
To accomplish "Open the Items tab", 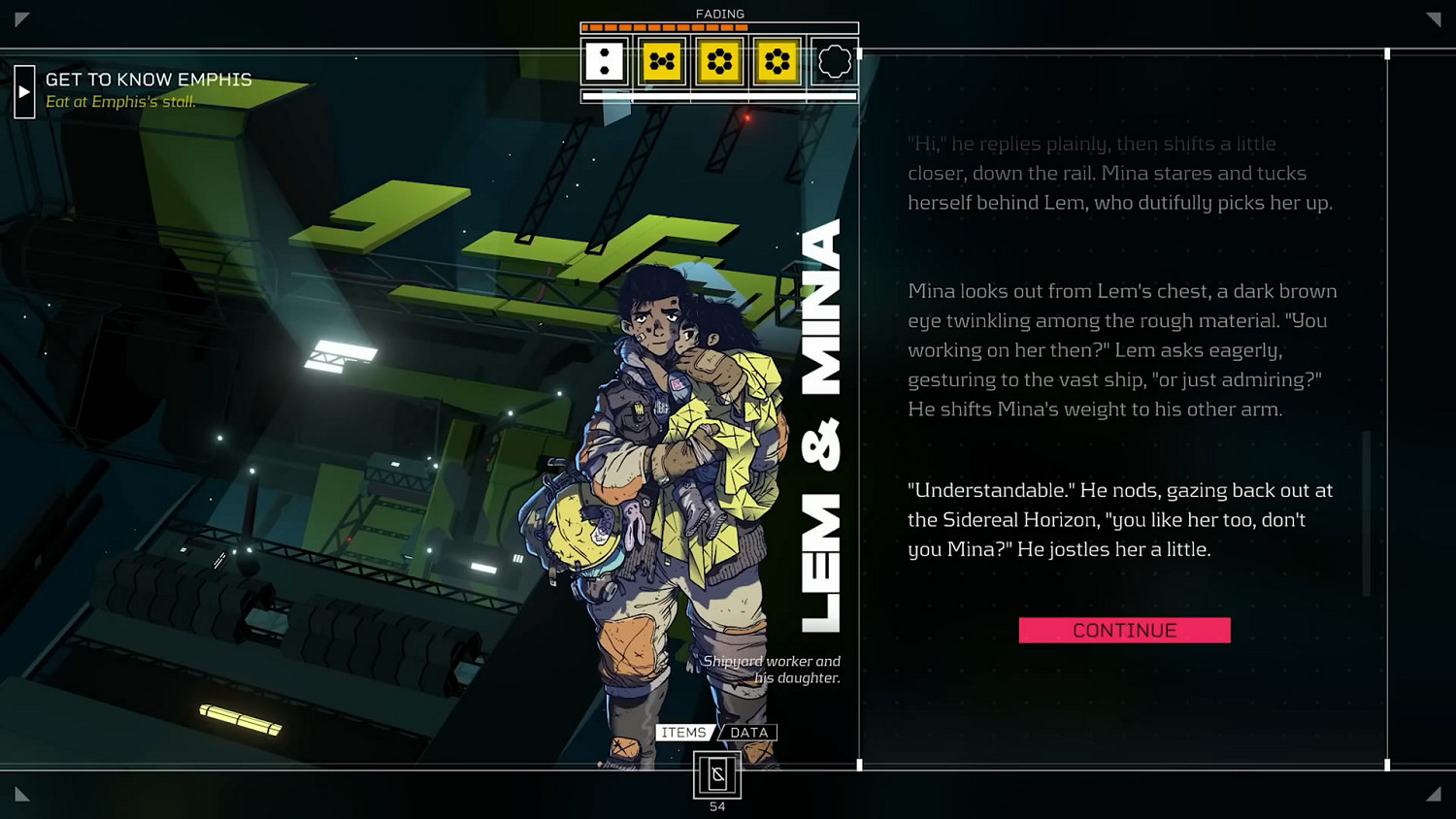I will tap(683, 733).
